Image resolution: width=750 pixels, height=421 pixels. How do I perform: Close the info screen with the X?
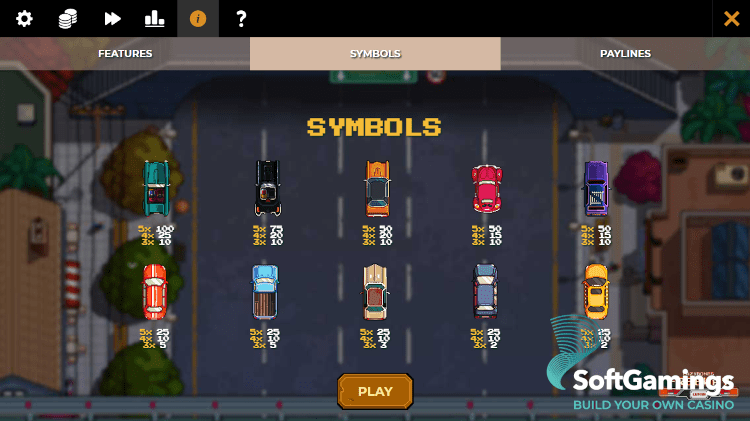pyautogui.click(x=731, y=19)
